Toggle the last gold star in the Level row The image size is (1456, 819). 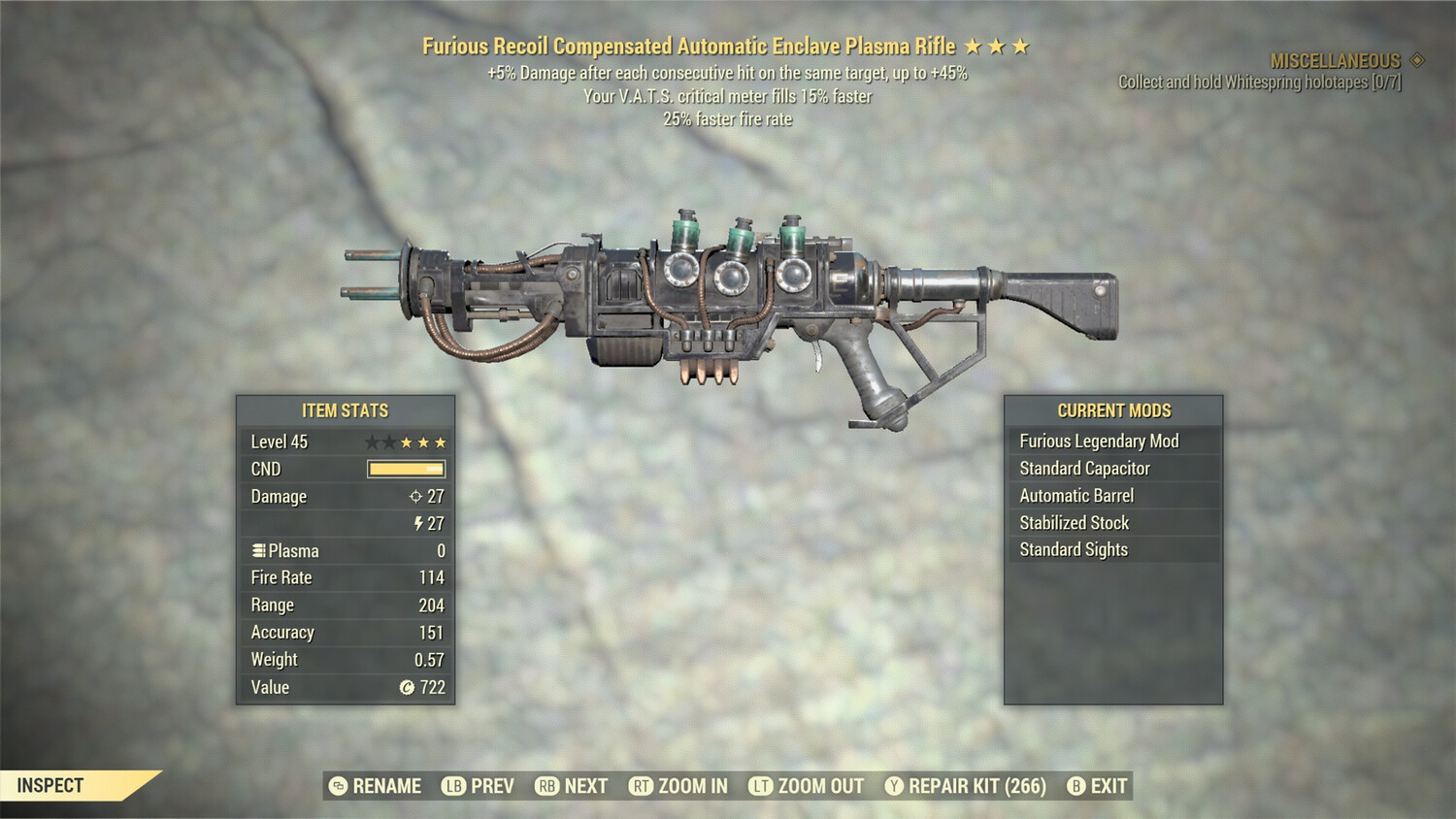[439, 442]
